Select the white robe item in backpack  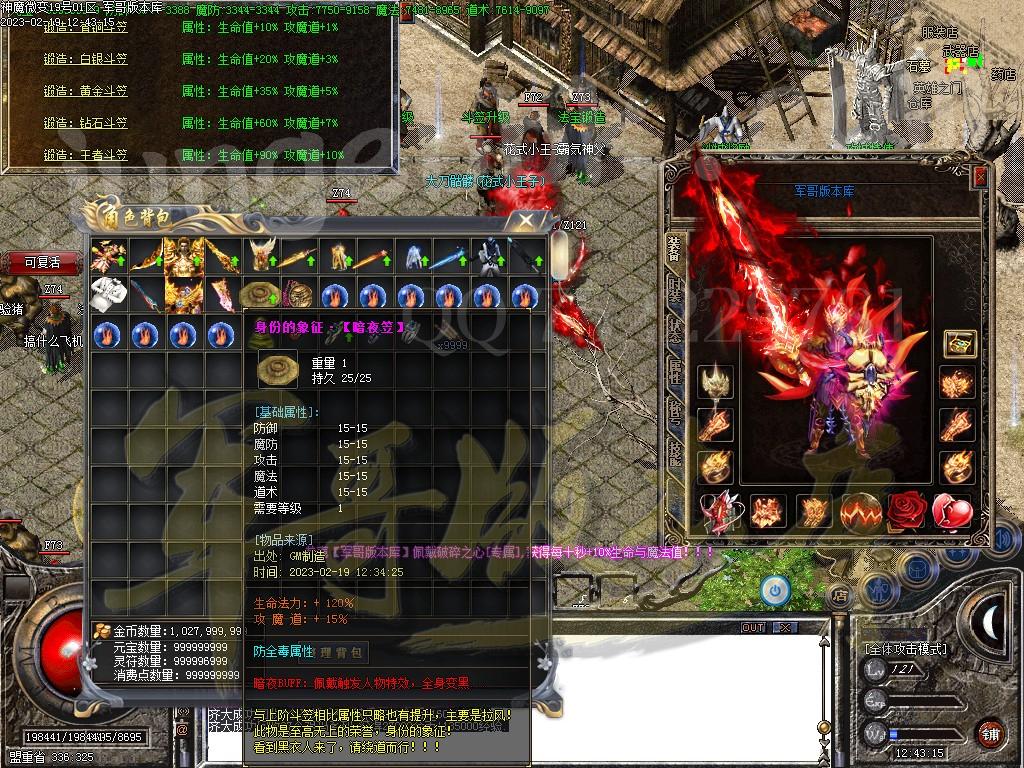(x=106, y=295)
